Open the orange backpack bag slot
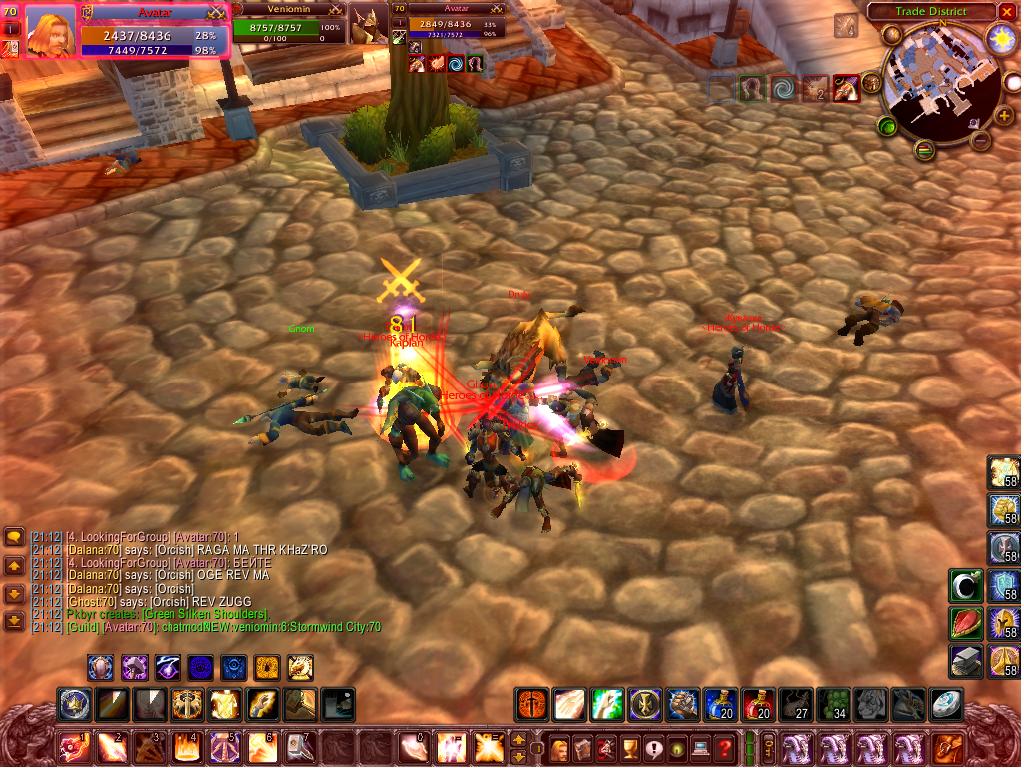This screenshot has width=1024, height=768. (946, 747)
